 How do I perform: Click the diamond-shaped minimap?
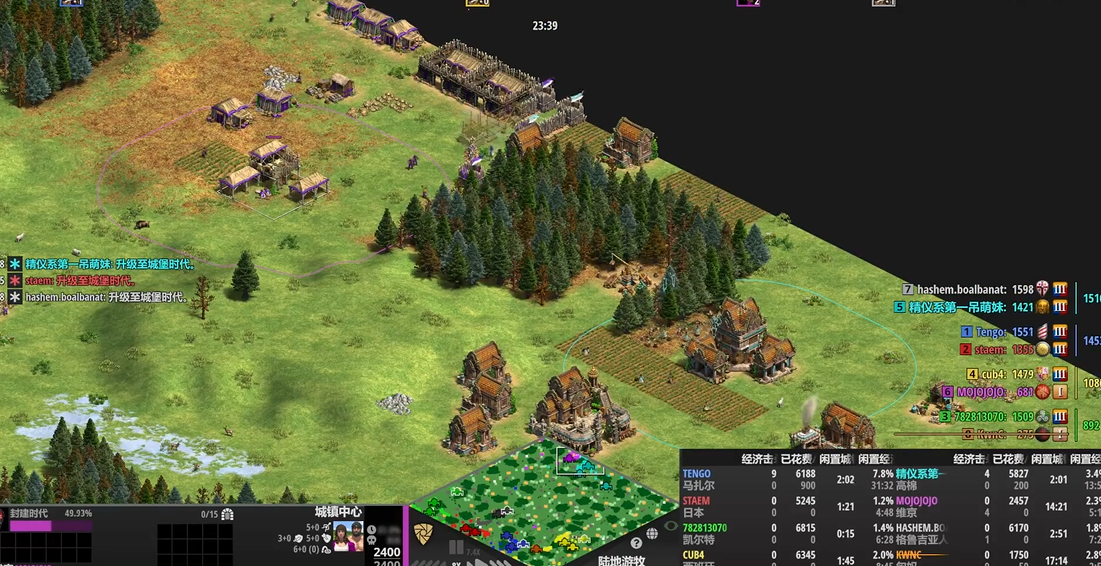point(543,503)
